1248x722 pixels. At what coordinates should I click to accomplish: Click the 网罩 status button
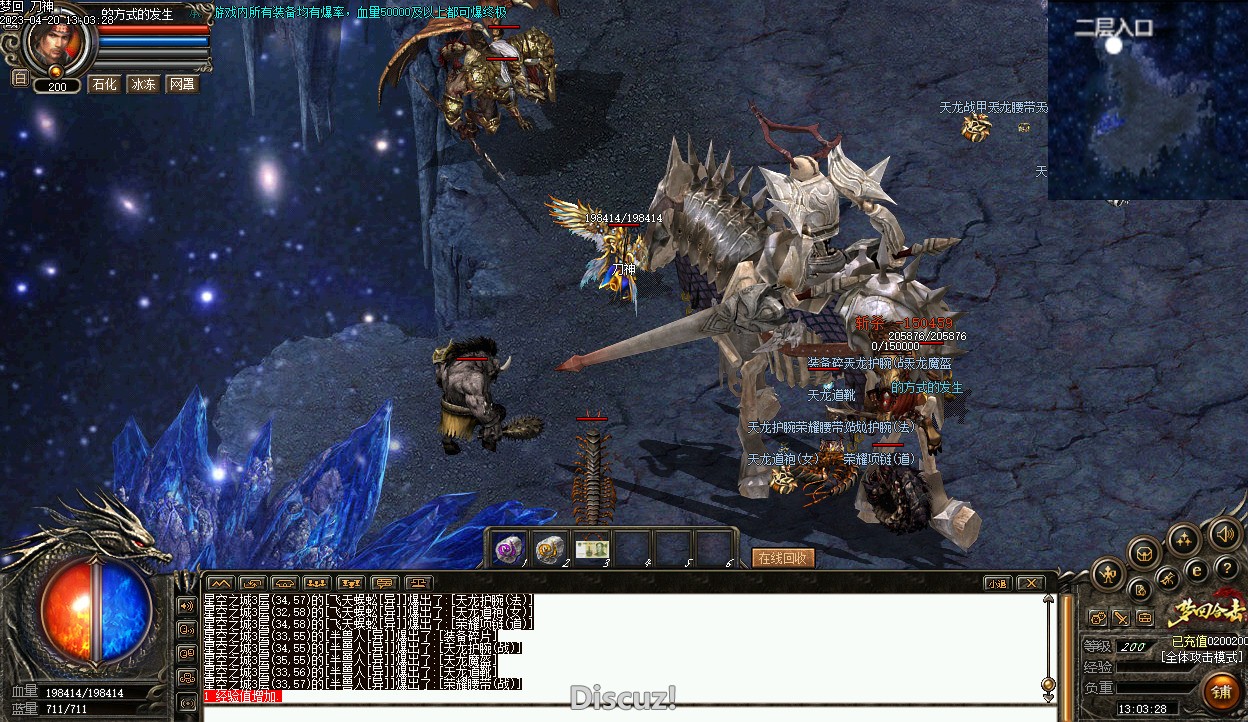click(x=181, y=84)
